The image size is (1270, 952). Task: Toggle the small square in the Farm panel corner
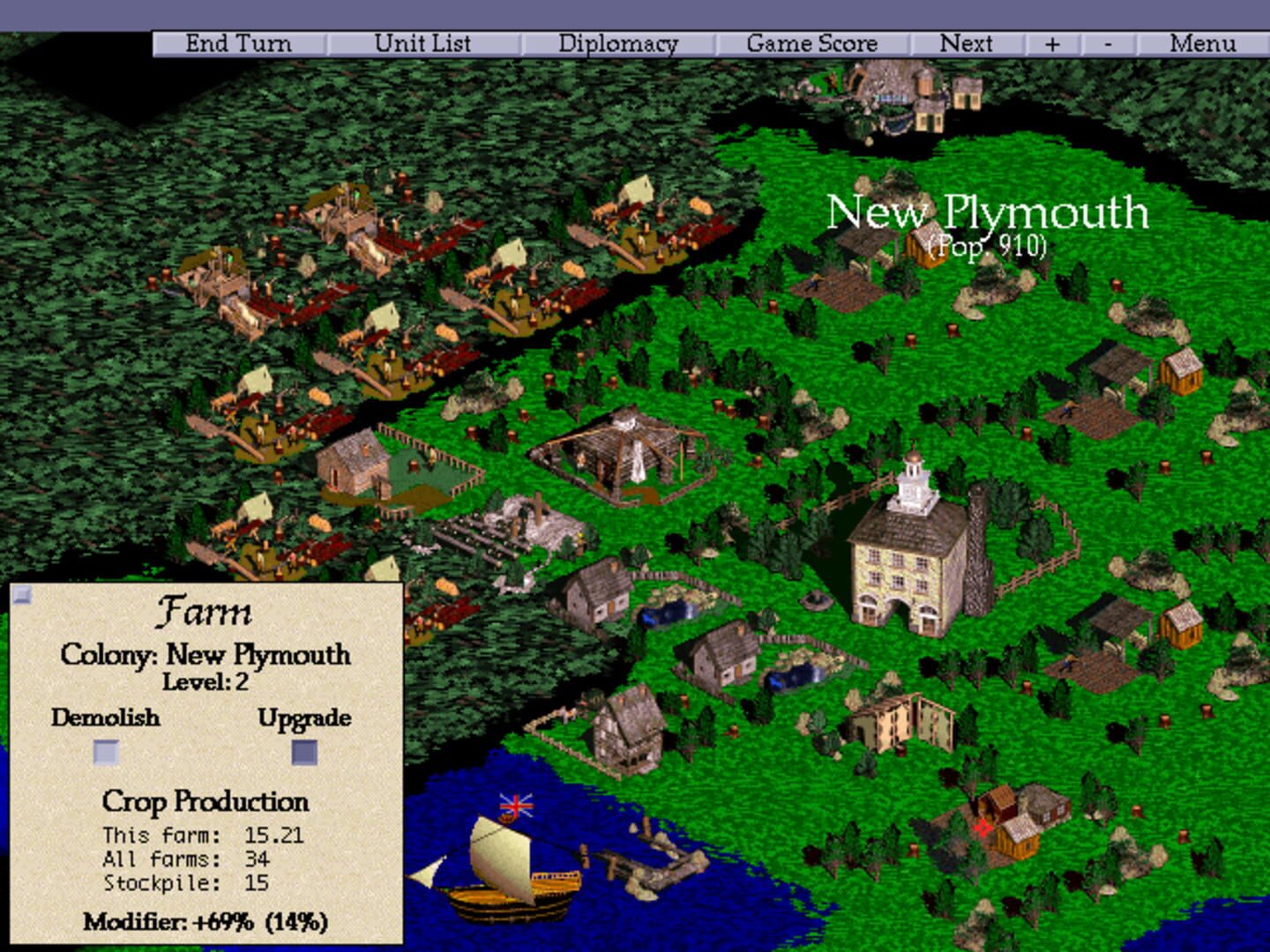[21, 596]
